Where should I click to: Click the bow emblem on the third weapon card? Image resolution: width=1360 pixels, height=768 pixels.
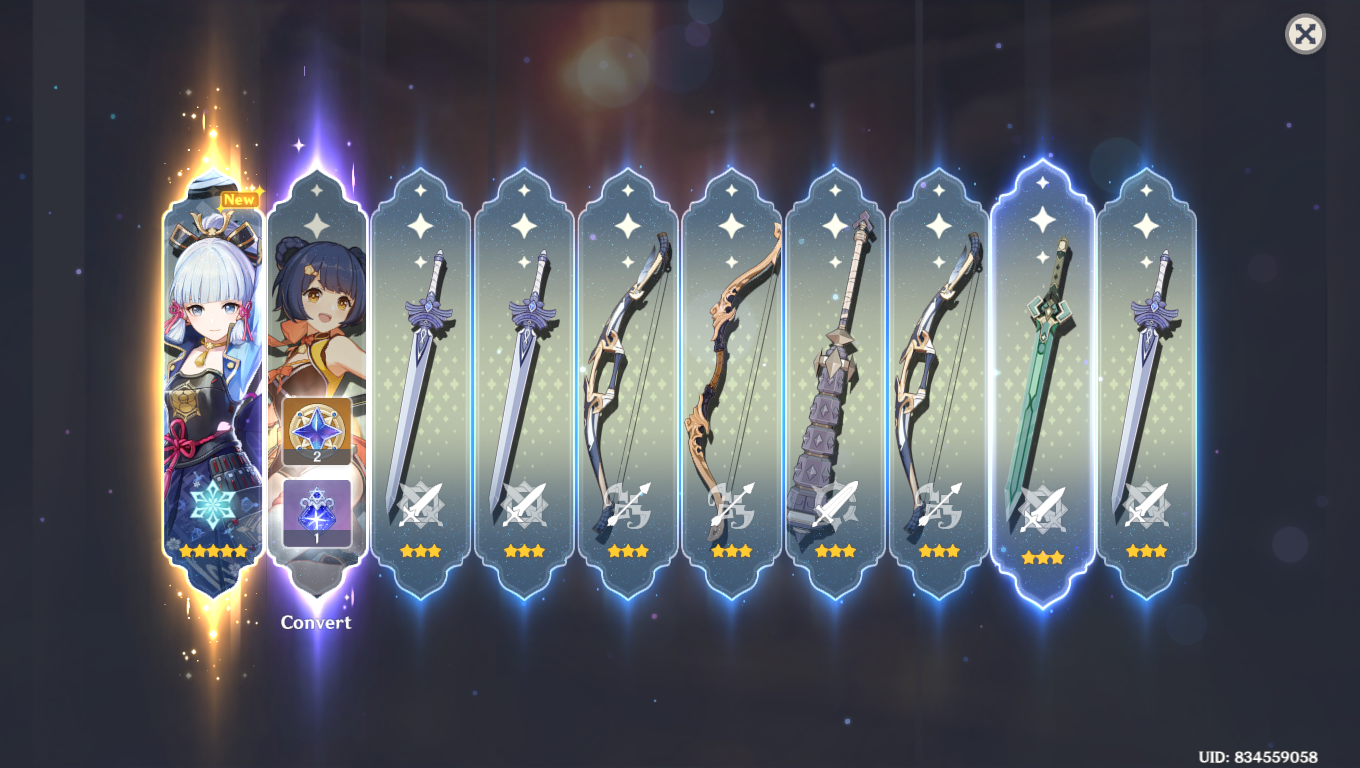coord(629,506)
